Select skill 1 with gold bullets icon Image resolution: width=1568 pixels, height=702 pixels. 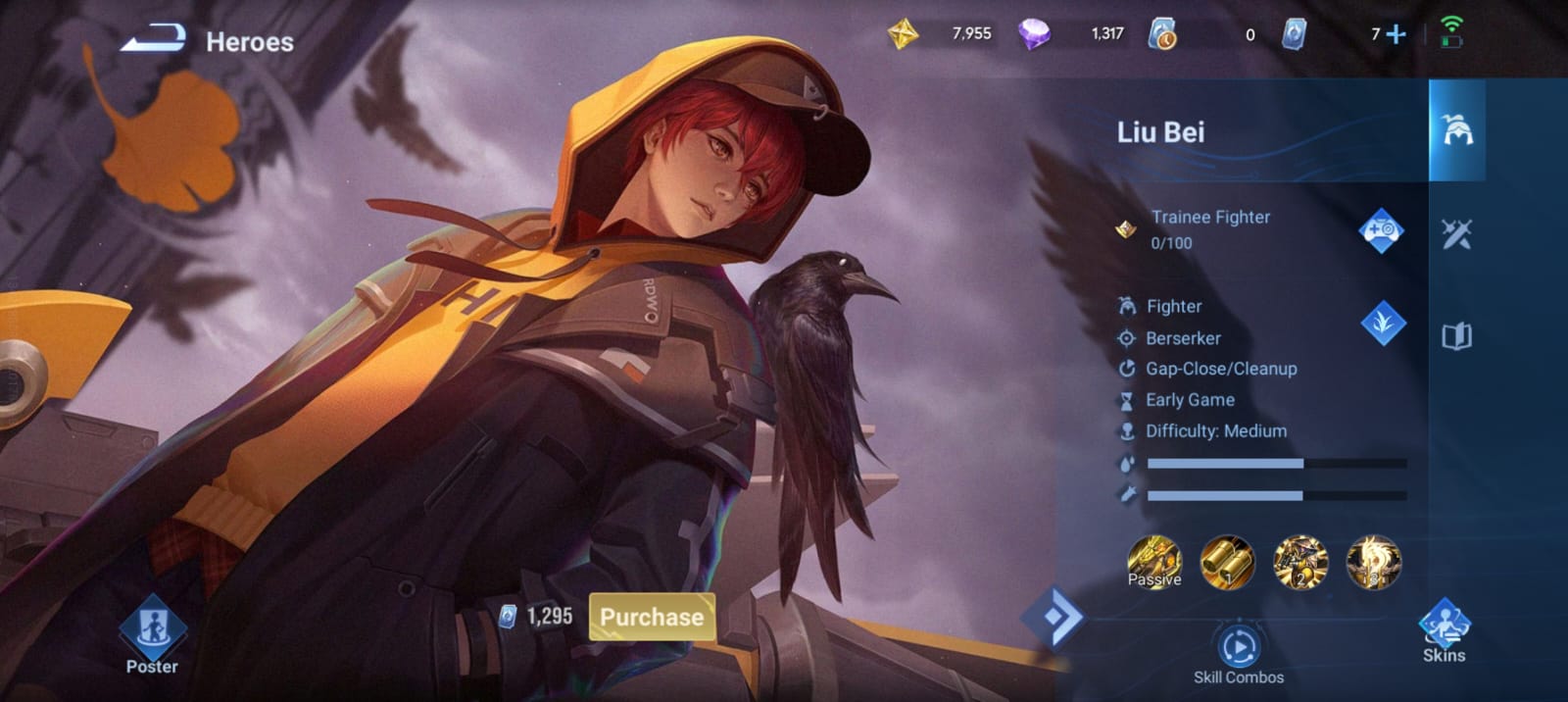point(1227,562)
